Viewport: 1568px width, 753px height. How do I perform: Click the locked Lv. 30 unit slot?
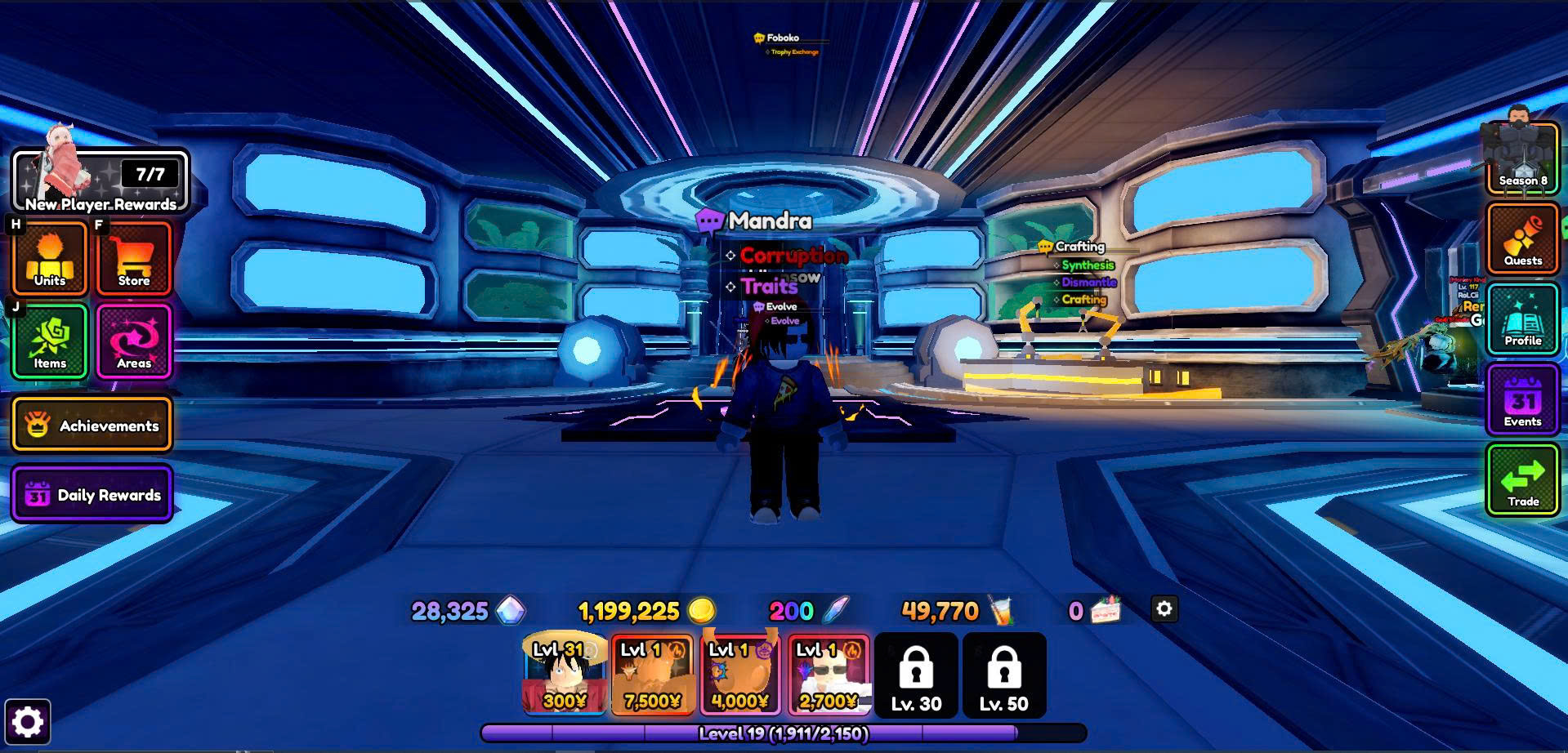coord(916,675)
